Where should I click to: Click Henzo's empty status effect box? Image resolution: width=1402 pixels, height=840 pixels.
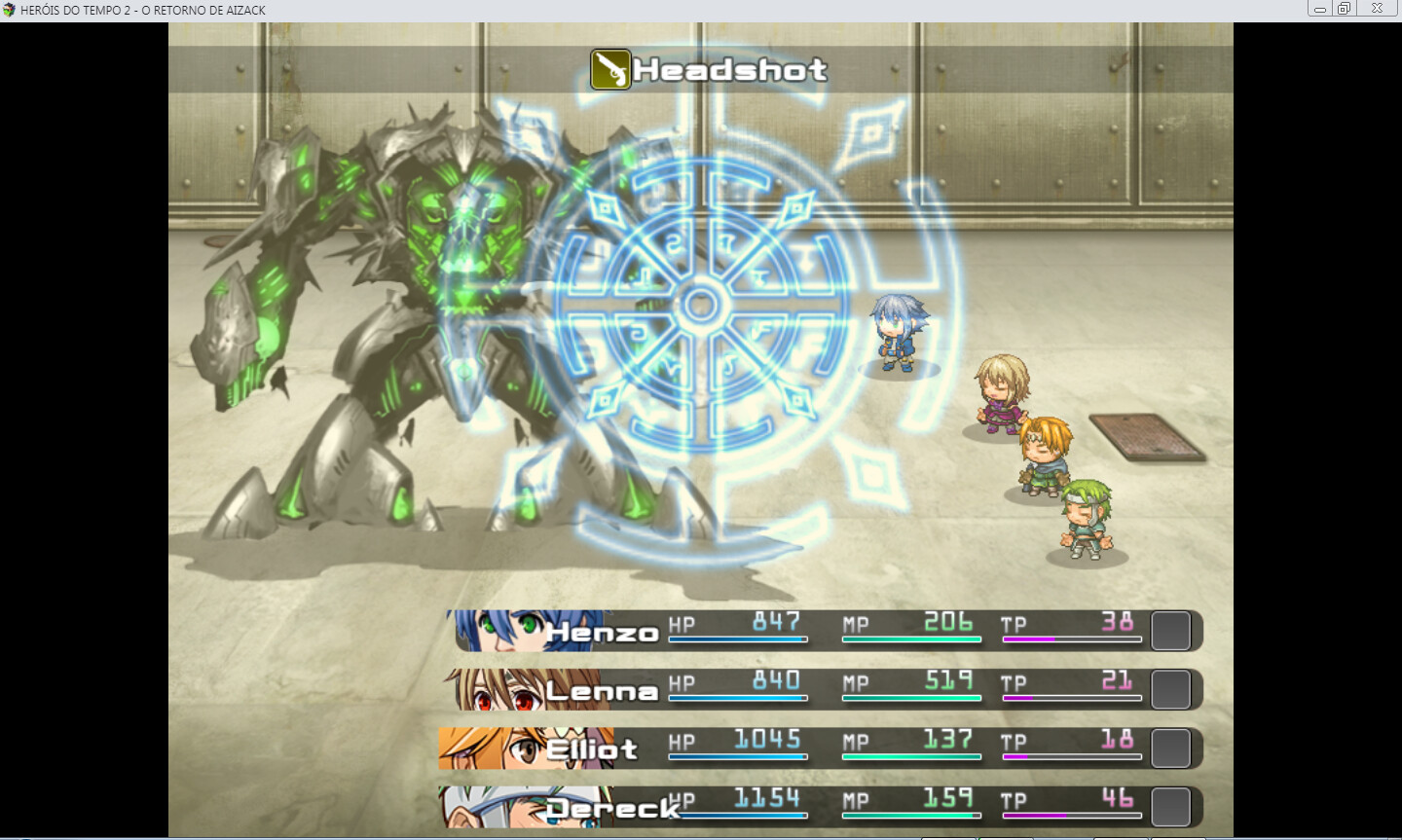(1171, 631)
